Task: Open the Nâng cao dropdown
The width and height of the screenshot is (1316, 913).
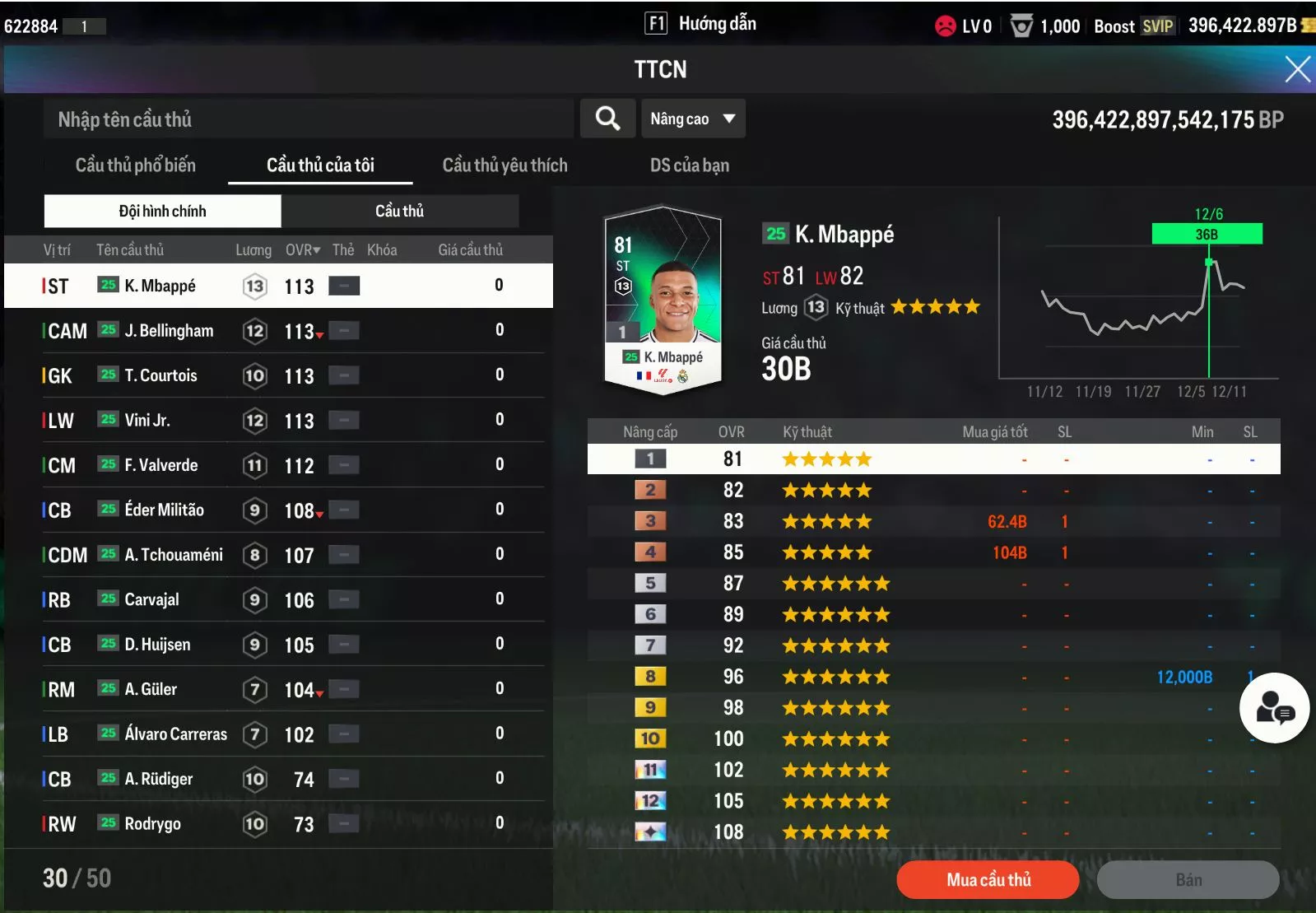Action: (693, 119)
